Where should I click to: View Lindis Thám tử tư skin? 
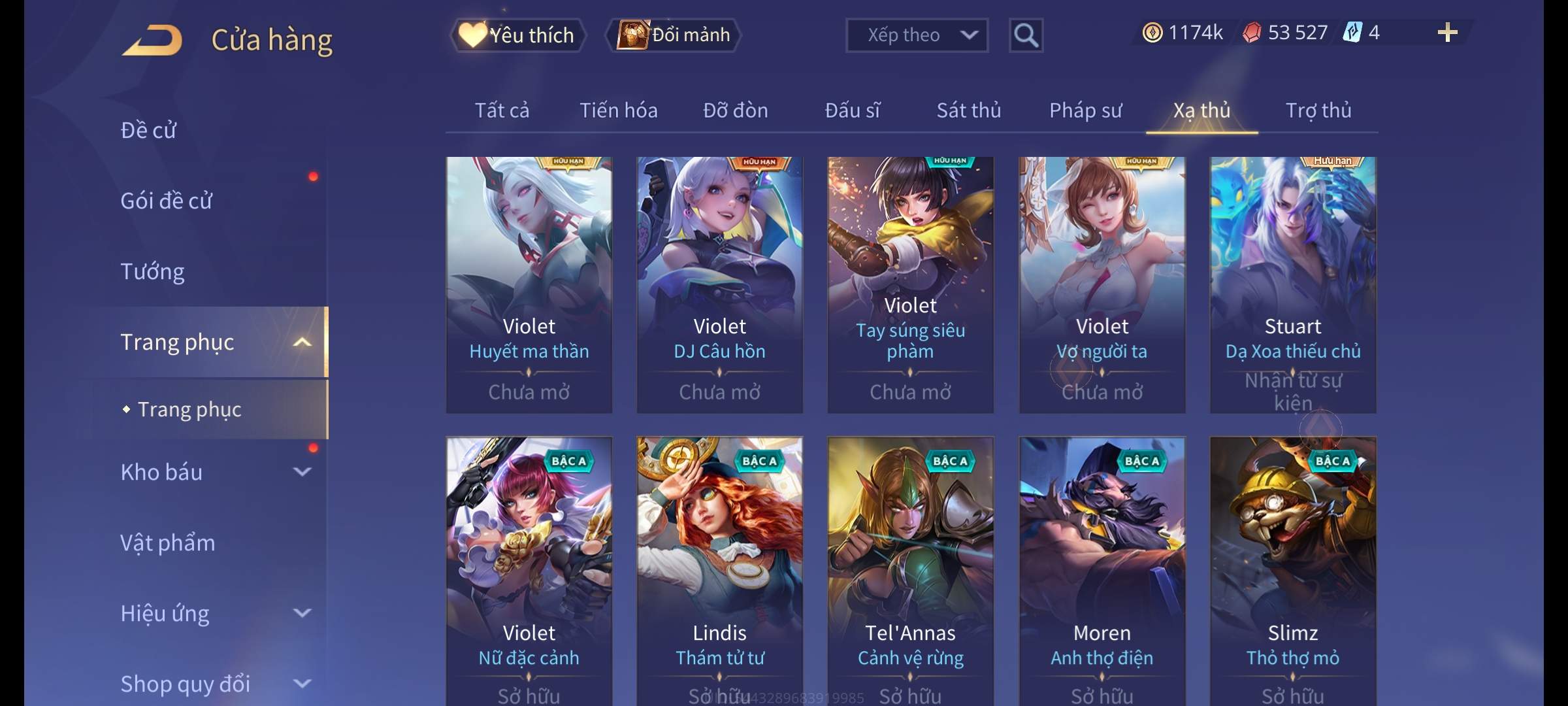[x=719, y=569]
